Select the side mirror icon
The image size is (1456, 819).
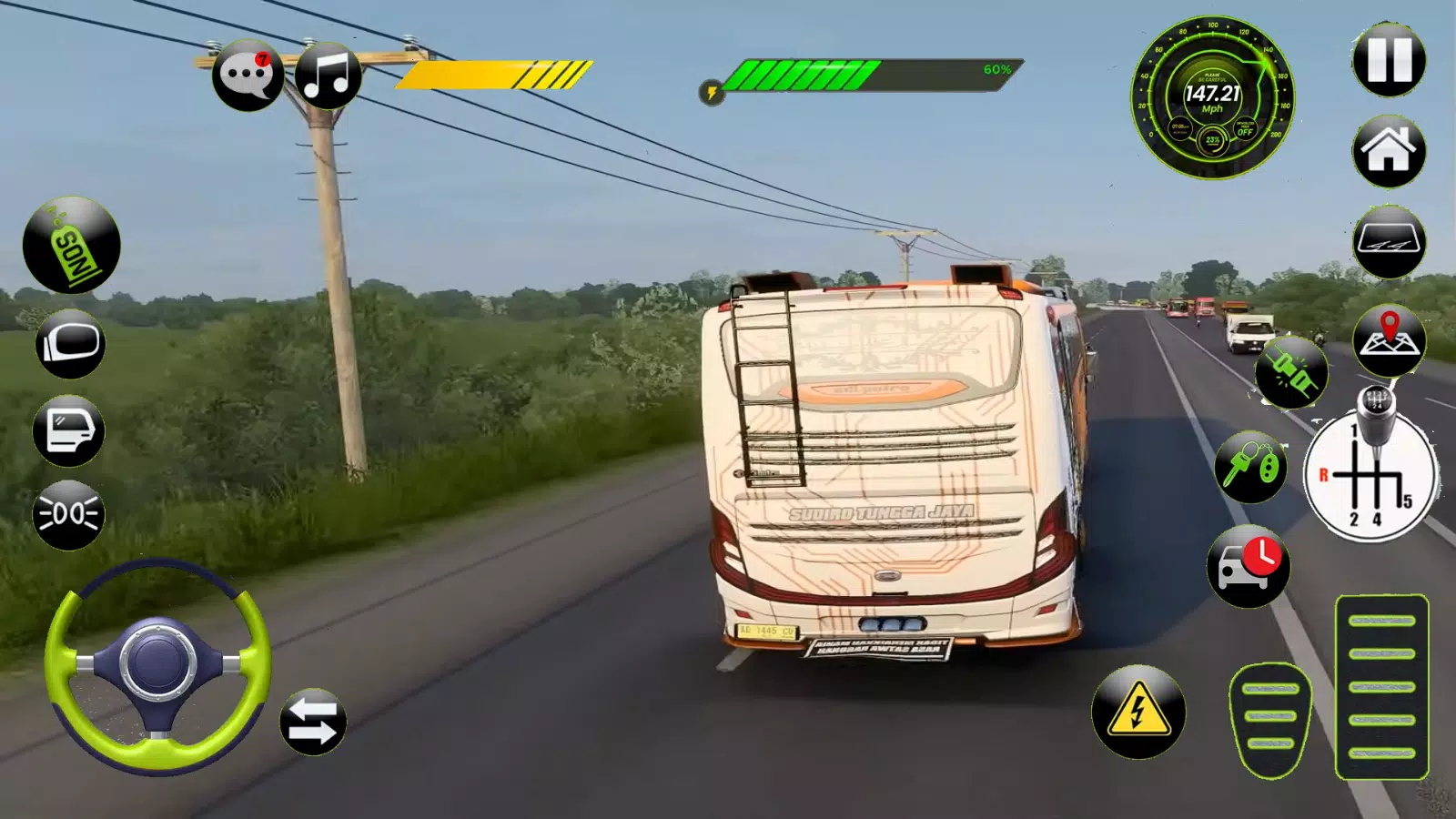(x=68, y=346)
